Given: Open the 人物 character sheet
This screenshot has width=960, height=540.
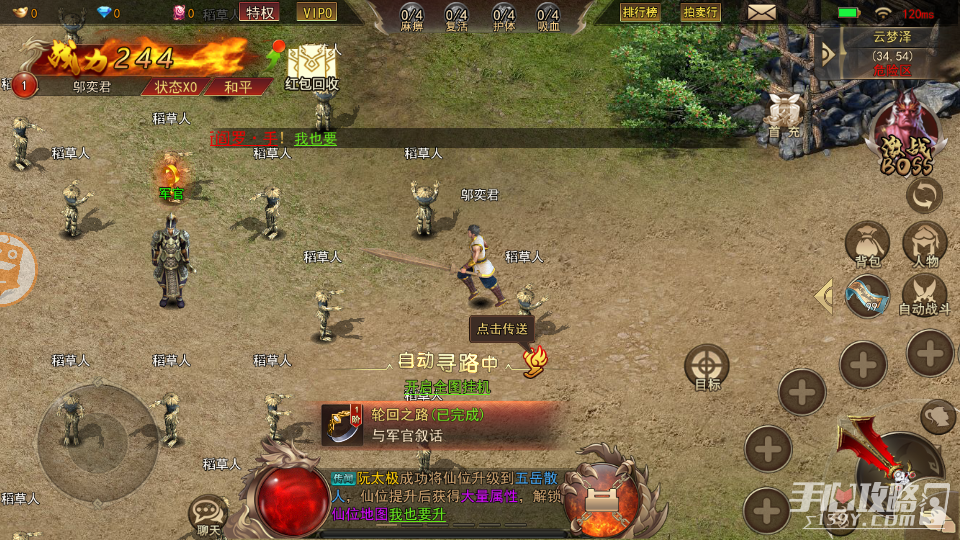Looking at the screenshot, I should coord(925,246).
